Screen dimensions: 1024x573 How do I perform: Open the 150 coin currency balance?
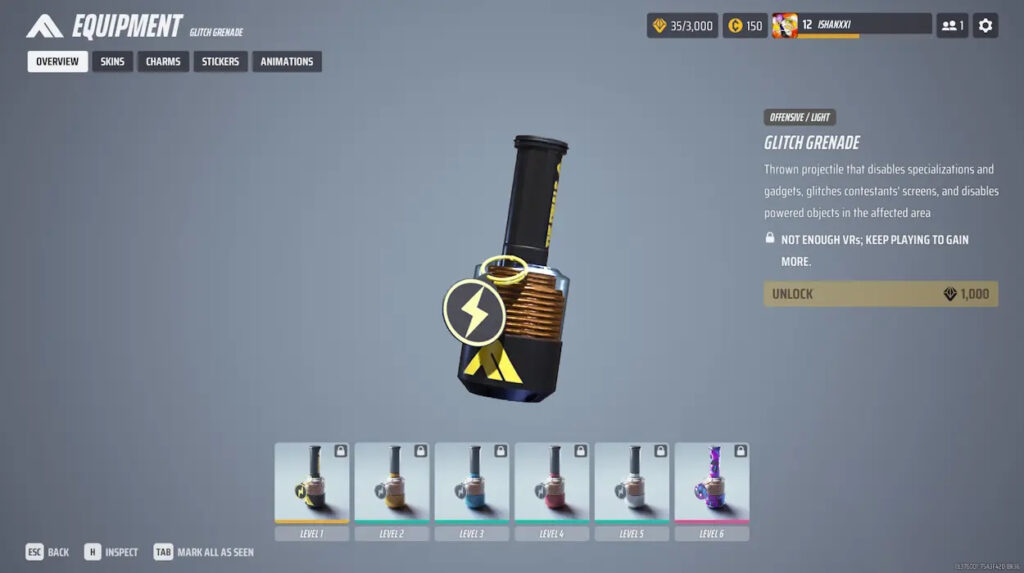(x=745, y=26)
